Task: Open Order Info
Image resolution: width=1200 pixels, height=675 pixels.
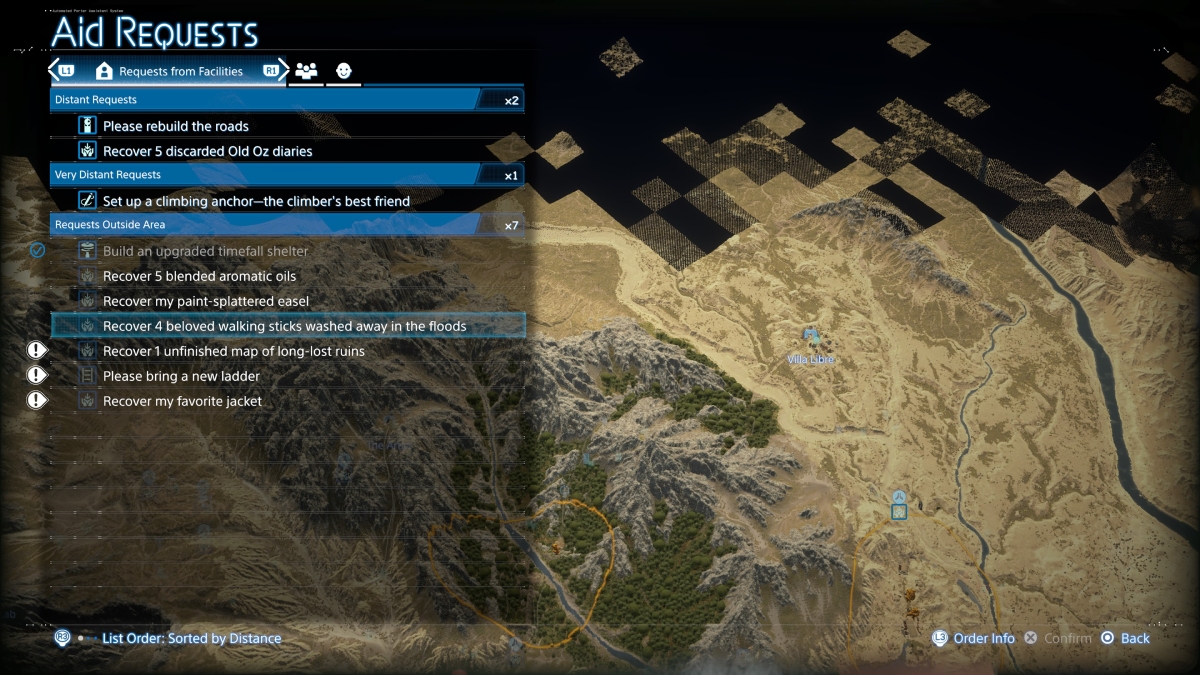Action: [983, 638]
